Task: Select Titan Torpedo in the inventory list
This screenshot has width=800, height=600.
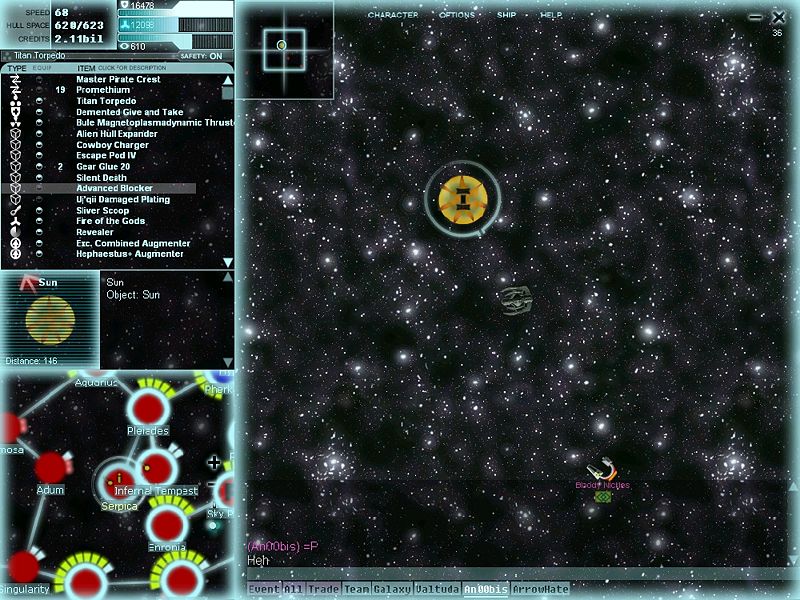Action: (x=106, y=101)
